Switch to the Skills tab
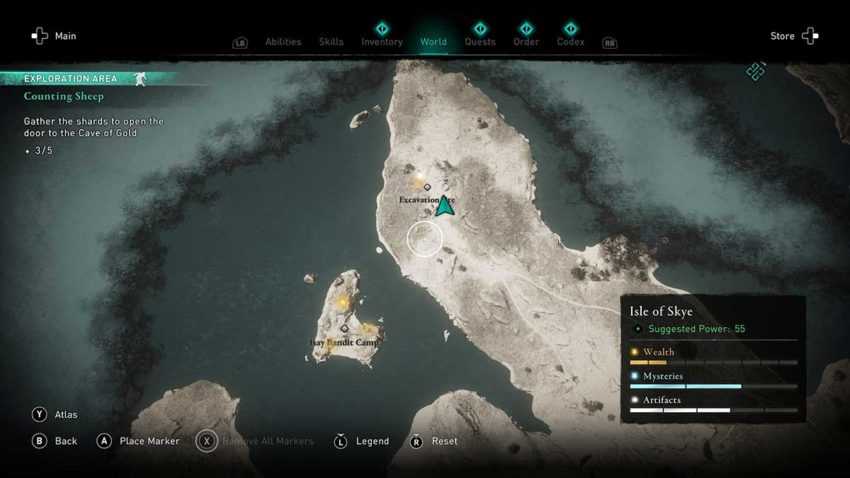 point(331,42)
